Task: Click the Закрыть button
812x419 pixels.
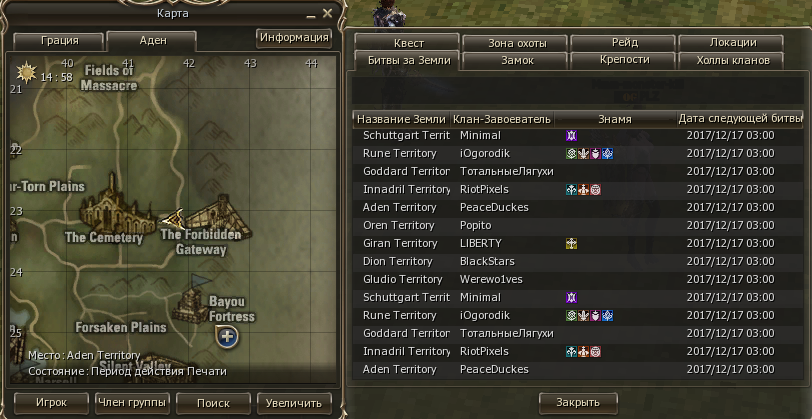Action: click(x=577, y=402)
